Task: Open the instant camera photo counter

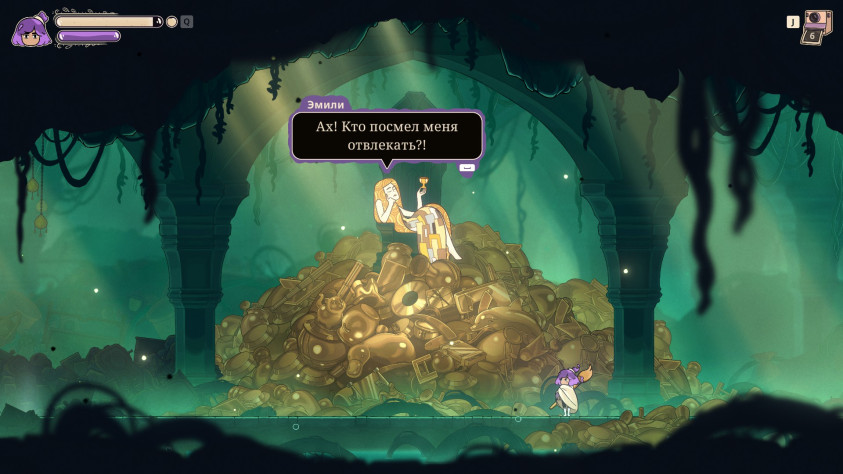Action: pyautogui.click(x=816, y=27)
